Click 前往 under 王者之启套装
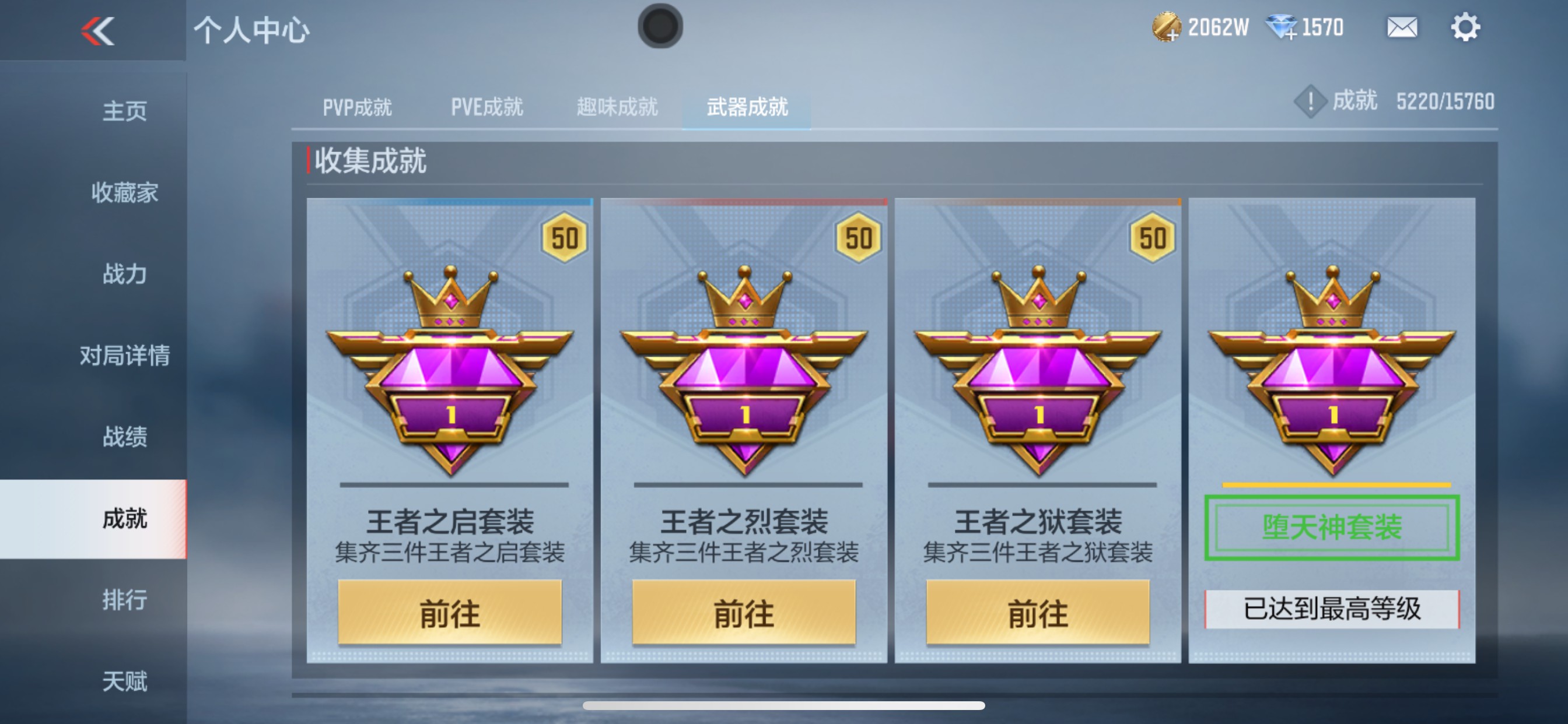 (451, 613)
